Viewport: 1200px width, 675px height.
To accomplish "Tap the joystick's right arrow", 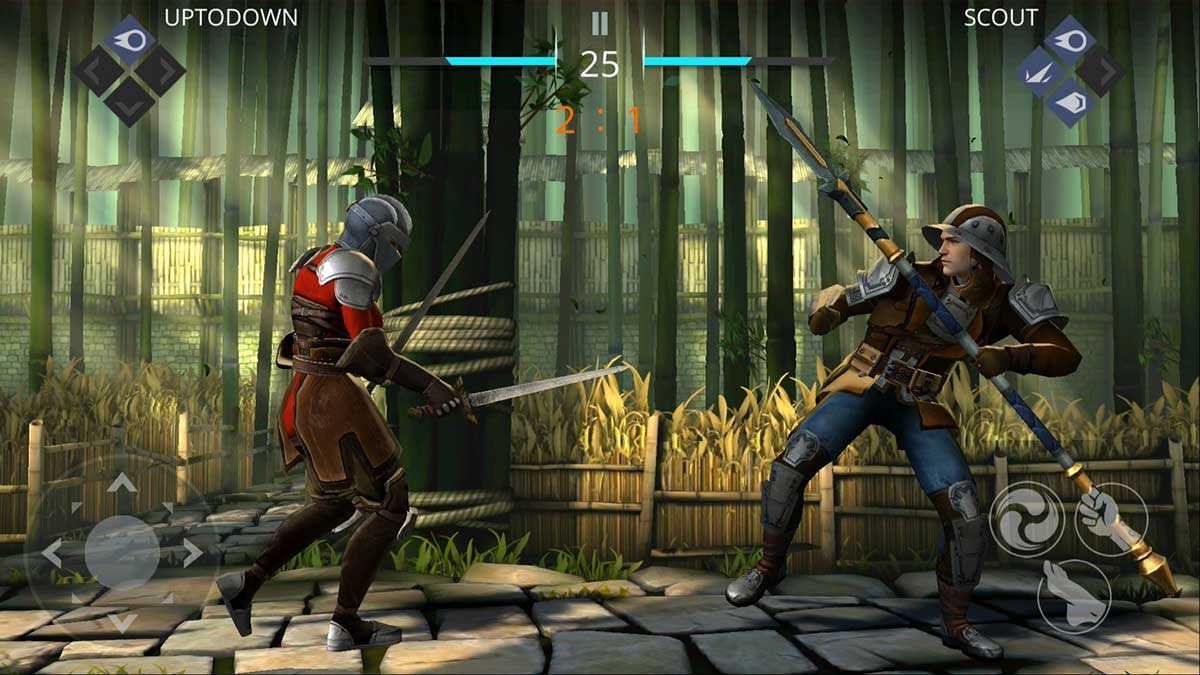I will (190, 552).
